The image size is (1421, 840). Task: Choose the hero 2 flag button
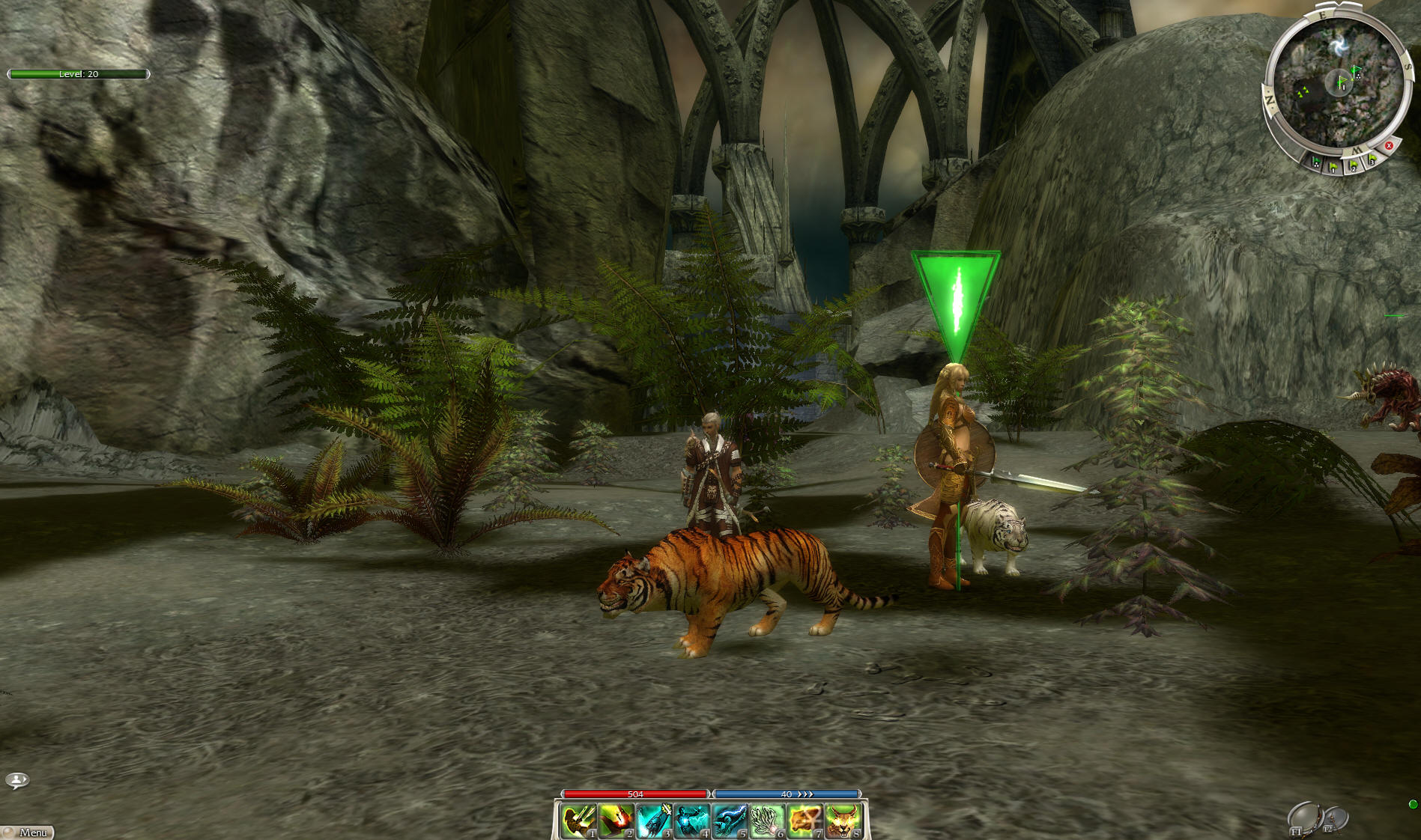(x=1354, y=165)
